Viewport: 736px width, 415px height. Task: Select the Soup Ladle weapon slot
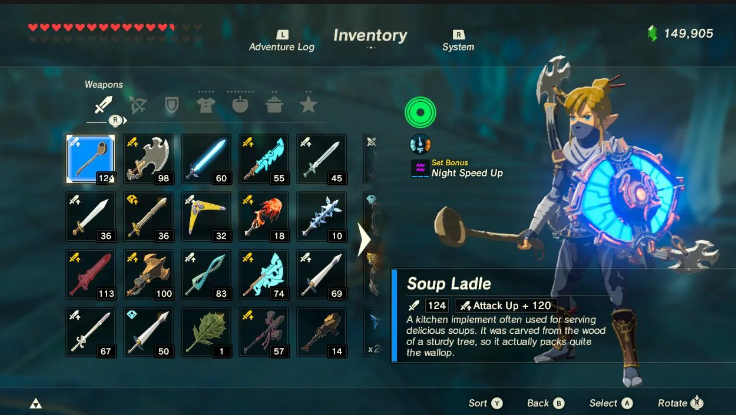(91, 159)
